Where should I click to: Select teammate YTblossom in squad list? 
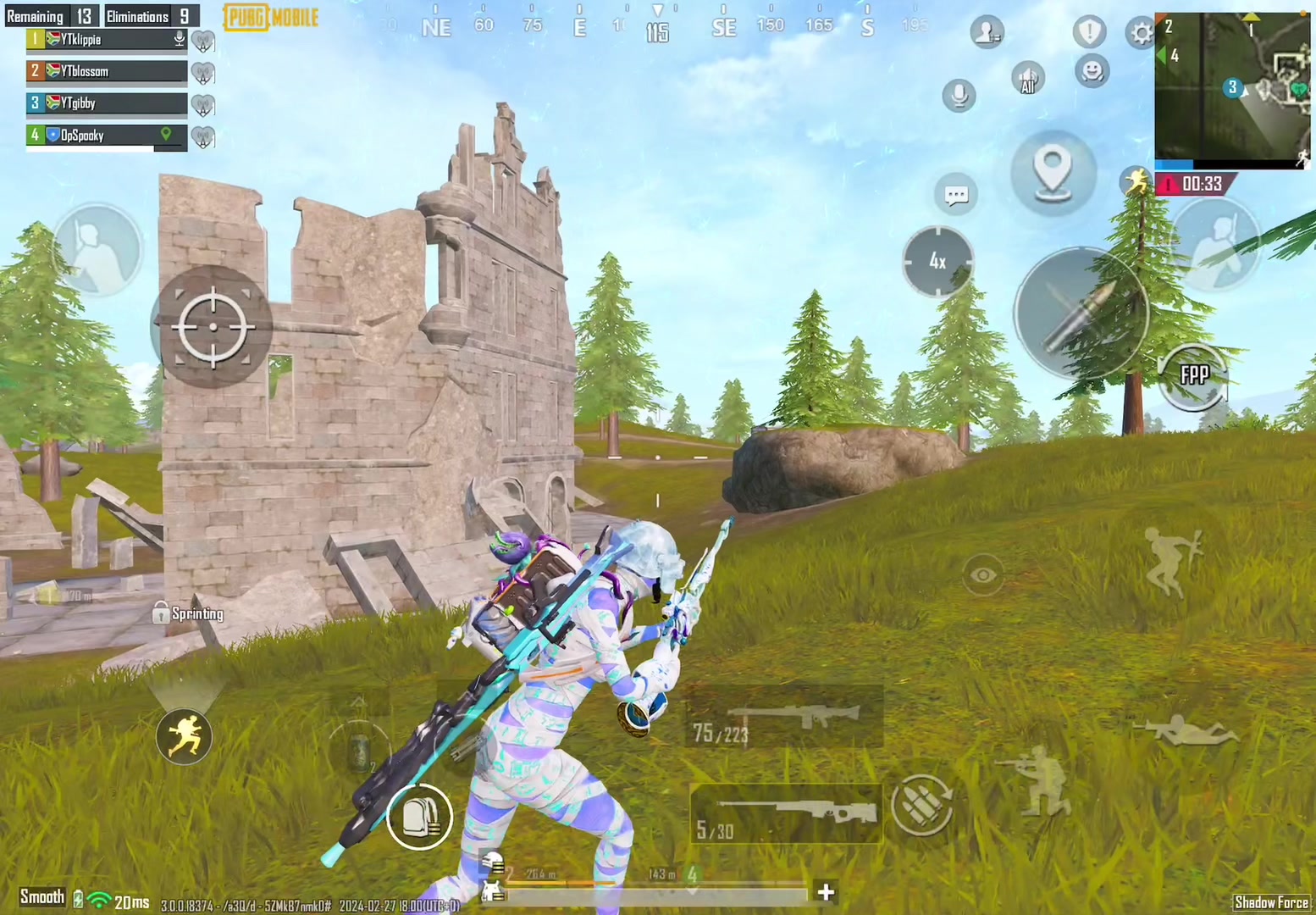(107, 71)
